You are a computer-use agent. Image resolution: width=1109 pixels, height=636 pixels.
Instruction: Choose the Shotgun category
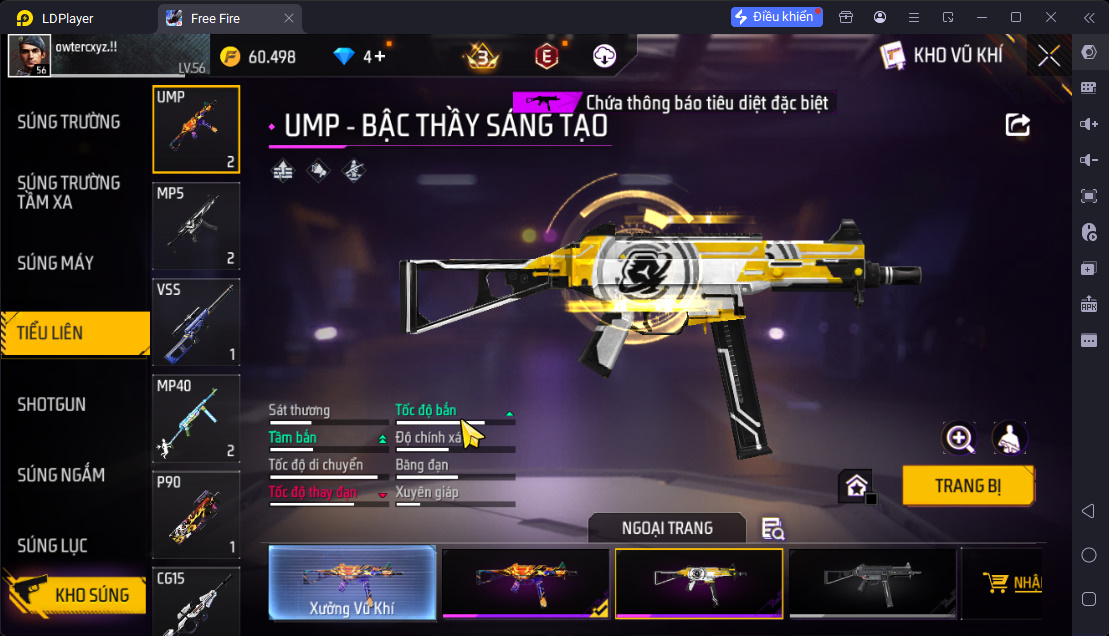tap(52, 404)
